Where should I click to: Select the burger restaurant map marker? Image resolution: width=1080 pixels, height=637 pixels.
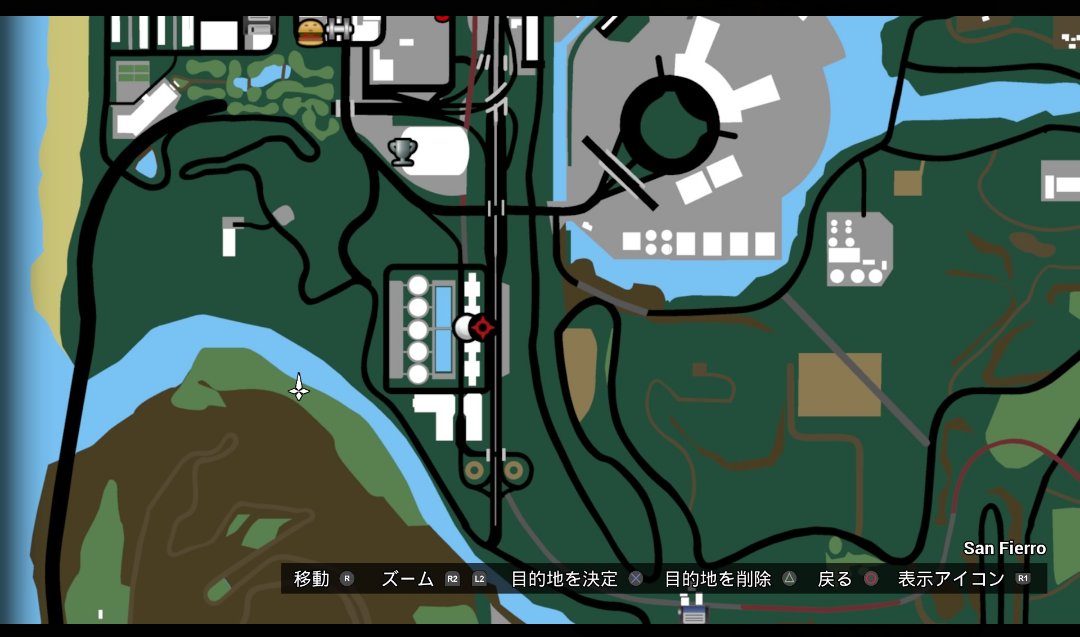tap(311, 33)
